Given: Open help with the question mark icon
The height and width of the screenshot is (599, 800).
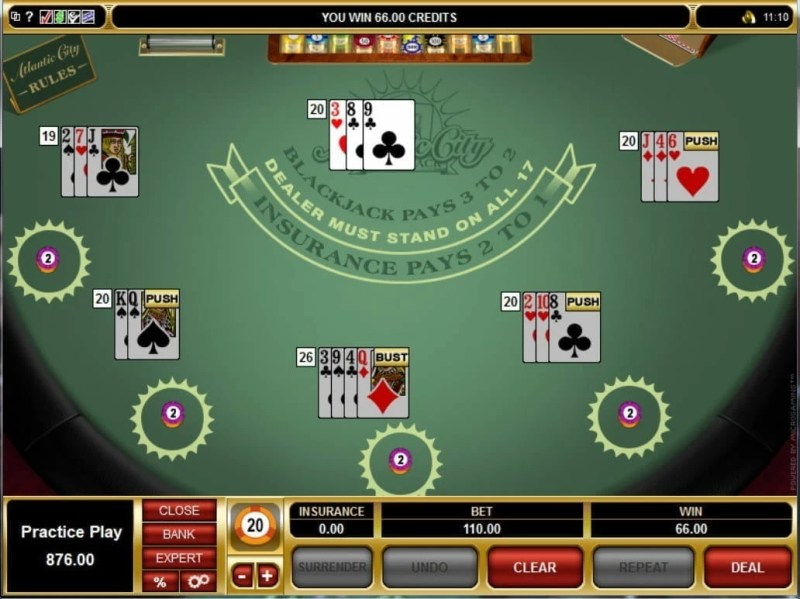Looking at the screenshot, I should (28, 17).
